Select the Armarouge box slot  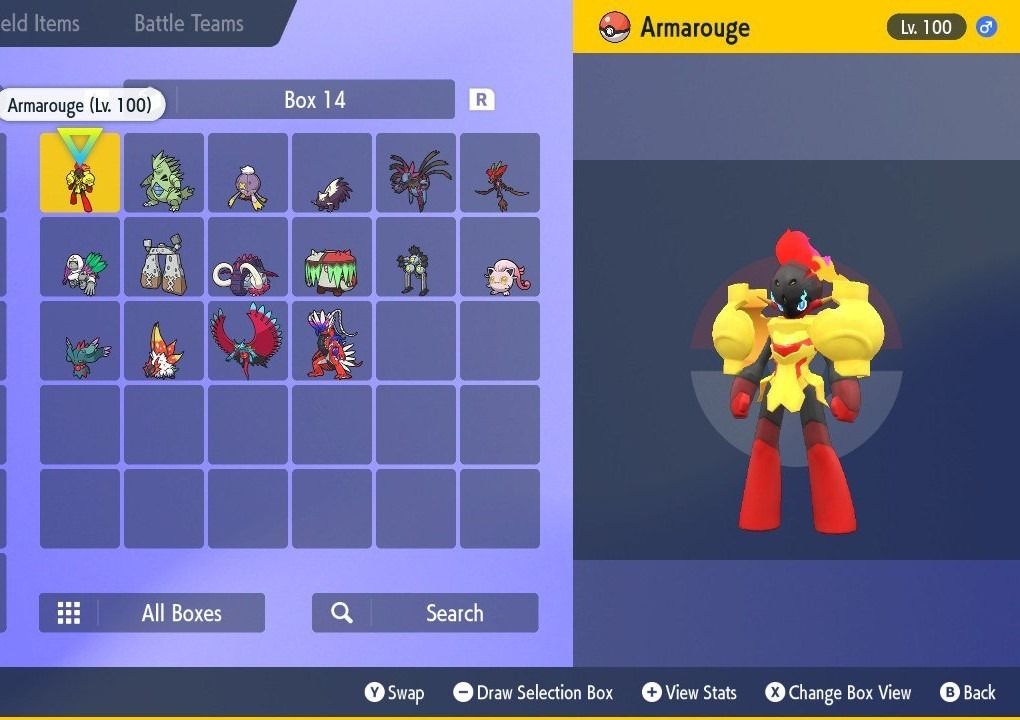(x=80, y=173)
